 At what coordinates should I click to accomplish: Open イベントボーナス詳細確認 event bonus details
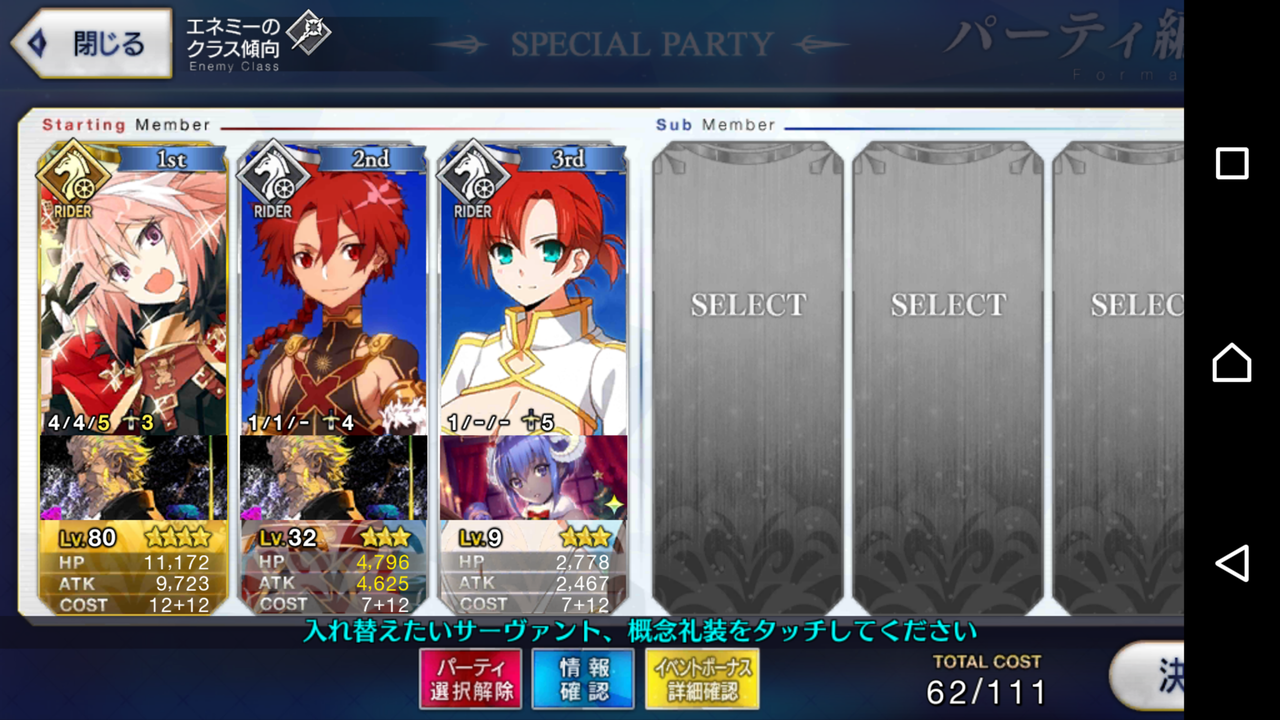702,677
